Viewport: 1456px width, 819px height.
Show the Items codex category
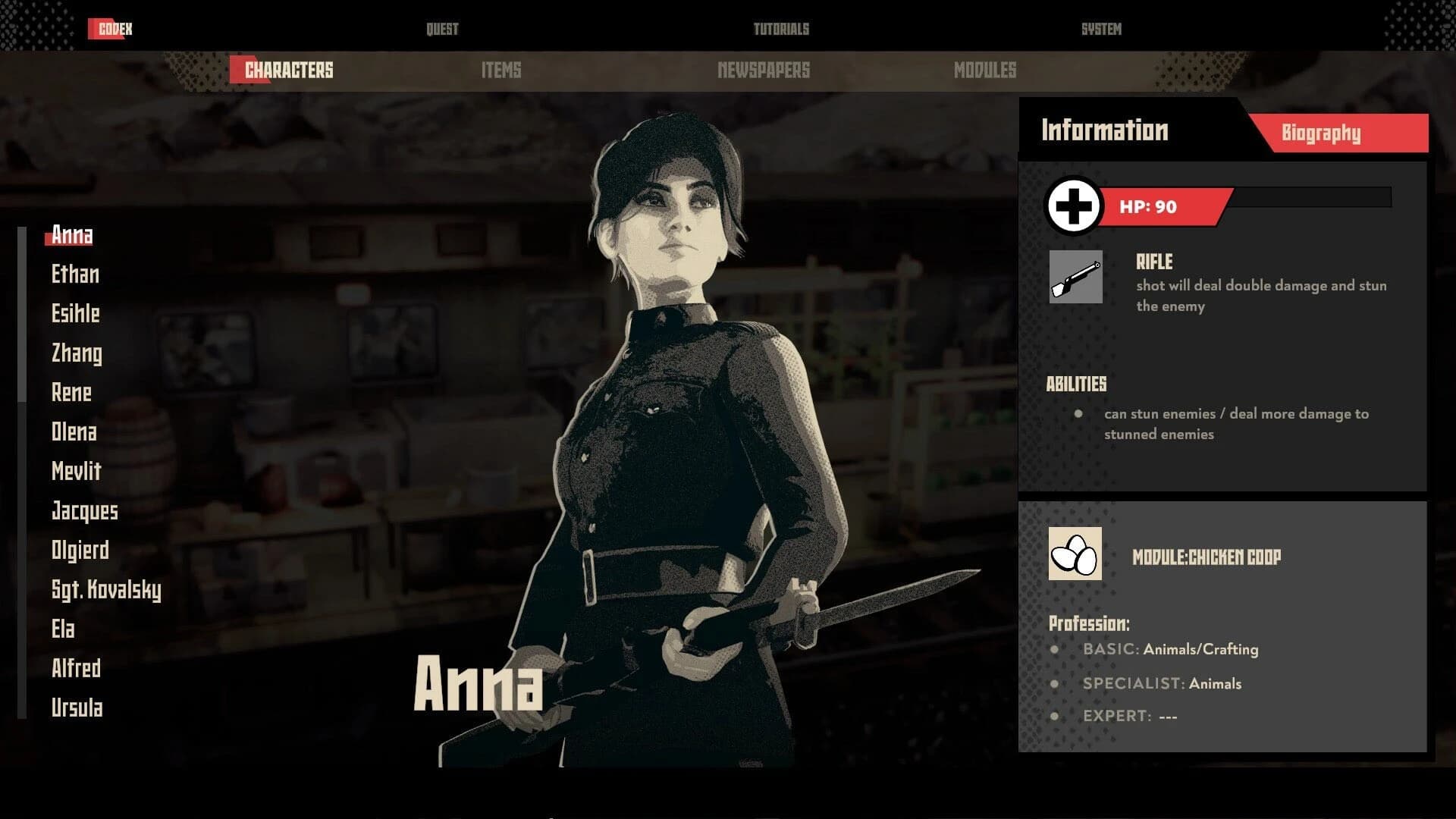point(501,71)
